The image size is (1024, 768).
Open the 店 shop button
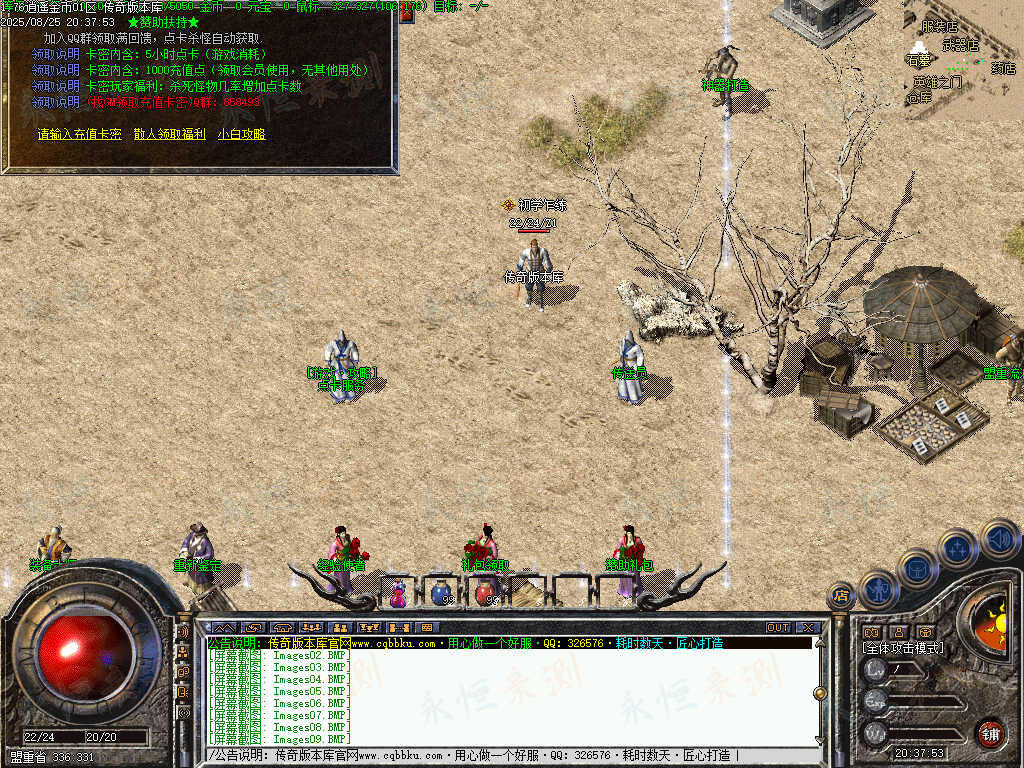842,596
